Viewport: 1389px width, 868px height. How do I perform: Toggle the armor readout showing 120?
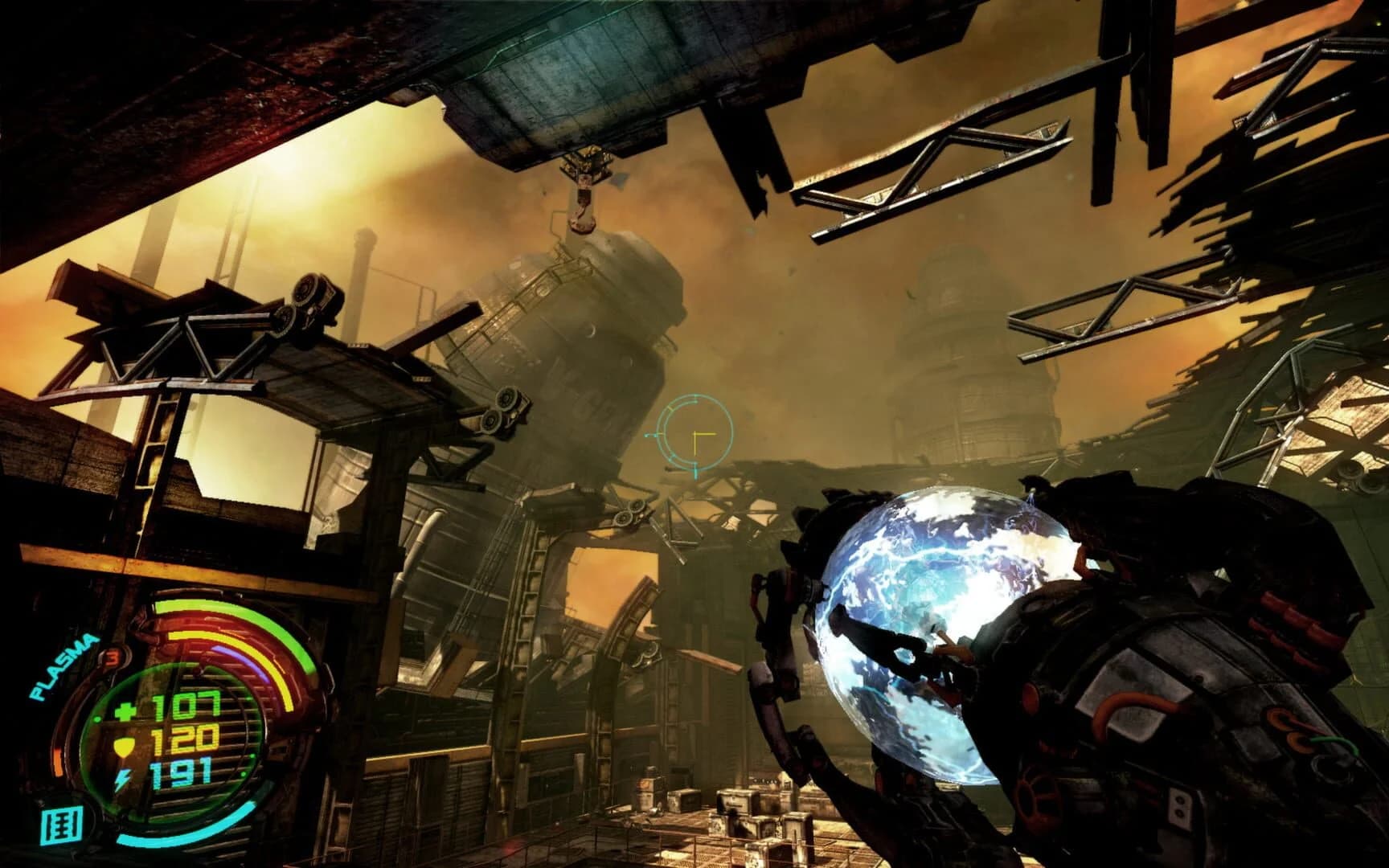[185, 739]
